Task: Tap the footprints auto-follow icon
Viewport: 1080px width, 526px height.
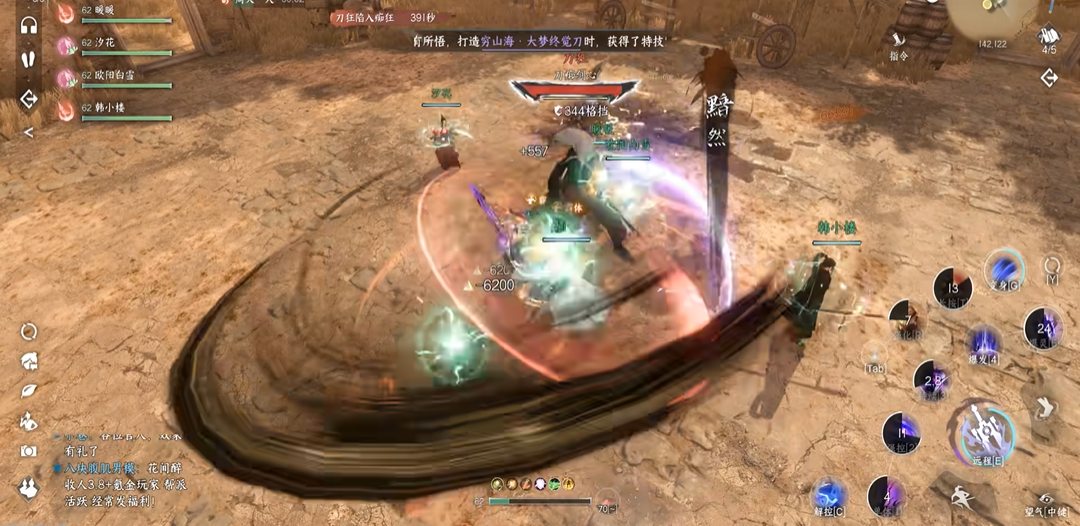Action: (29, 58)
